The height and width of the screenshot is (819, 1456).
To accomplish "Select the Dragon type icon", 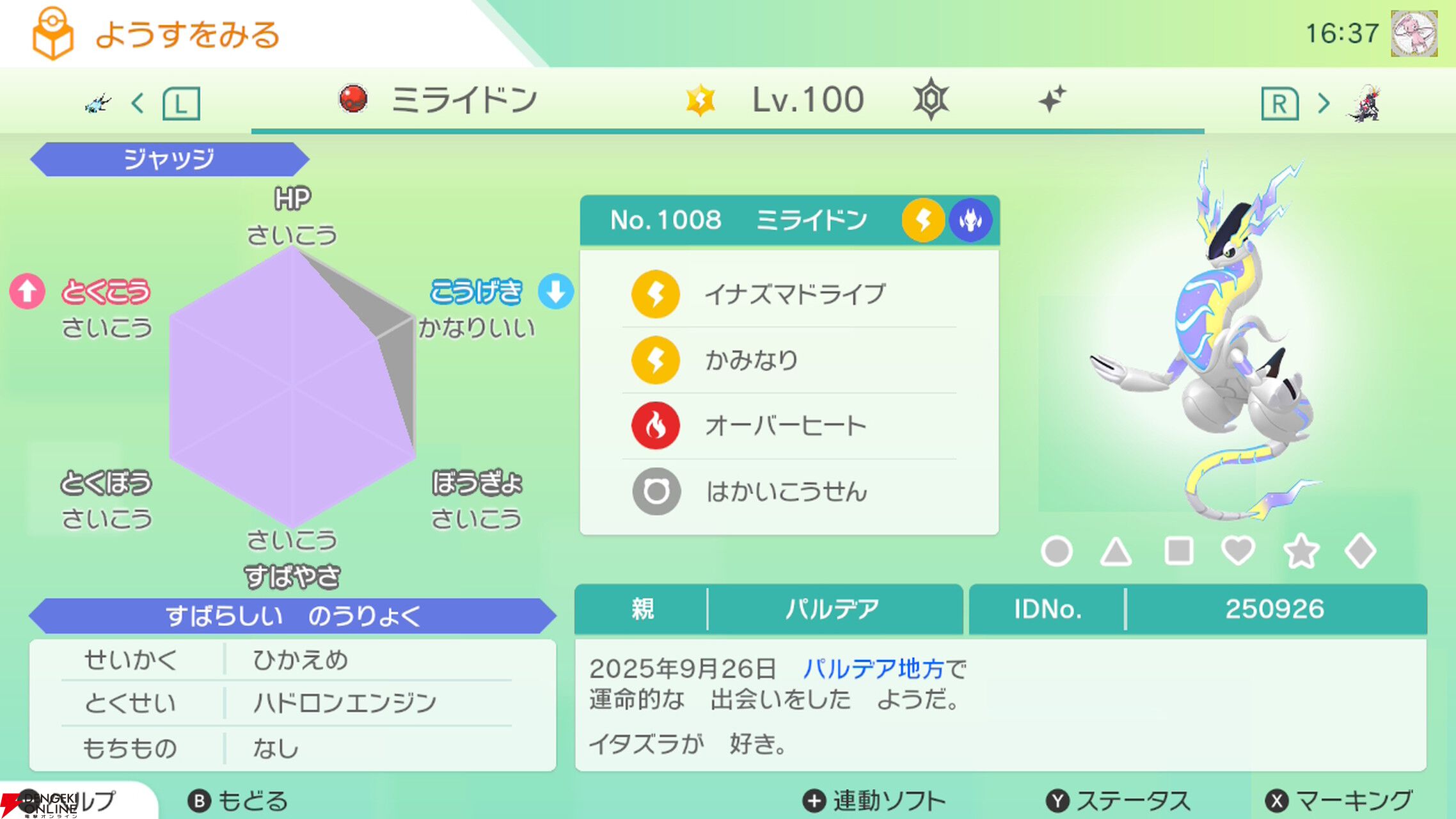I will click(971, 219).
